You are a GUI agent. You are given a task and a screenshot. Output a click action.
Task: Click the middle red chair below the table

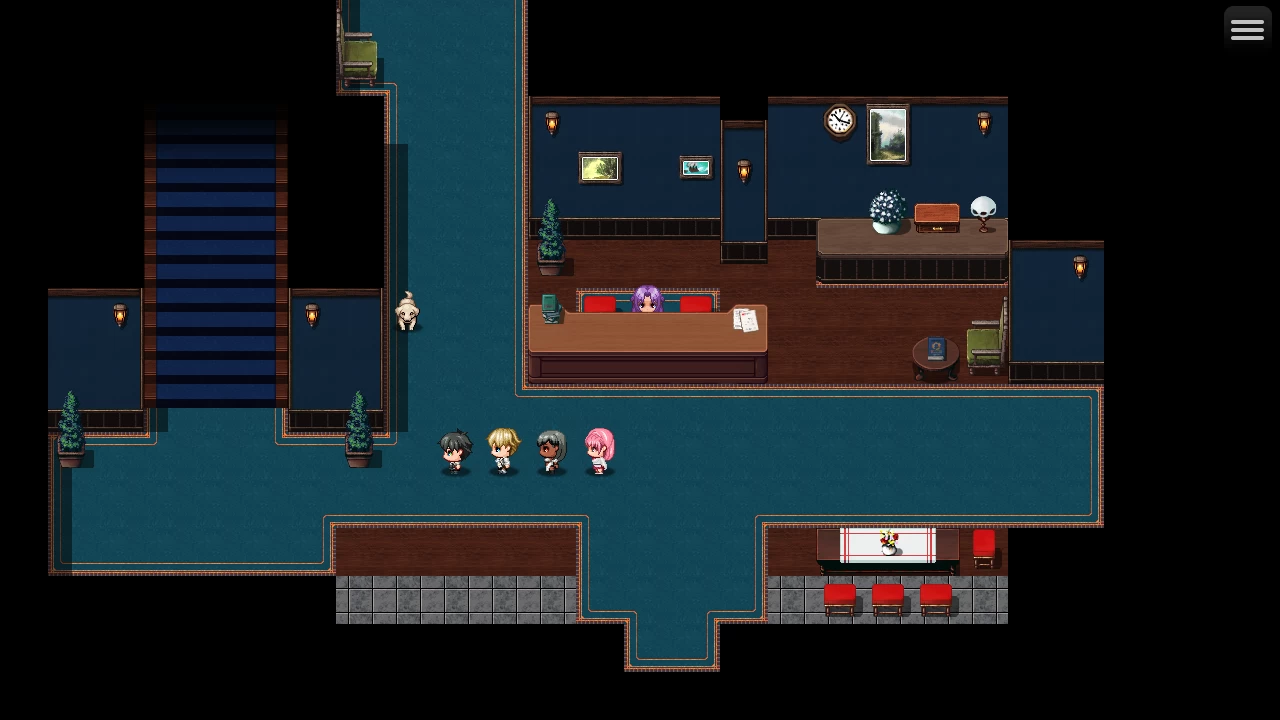[x=888, y=597]
